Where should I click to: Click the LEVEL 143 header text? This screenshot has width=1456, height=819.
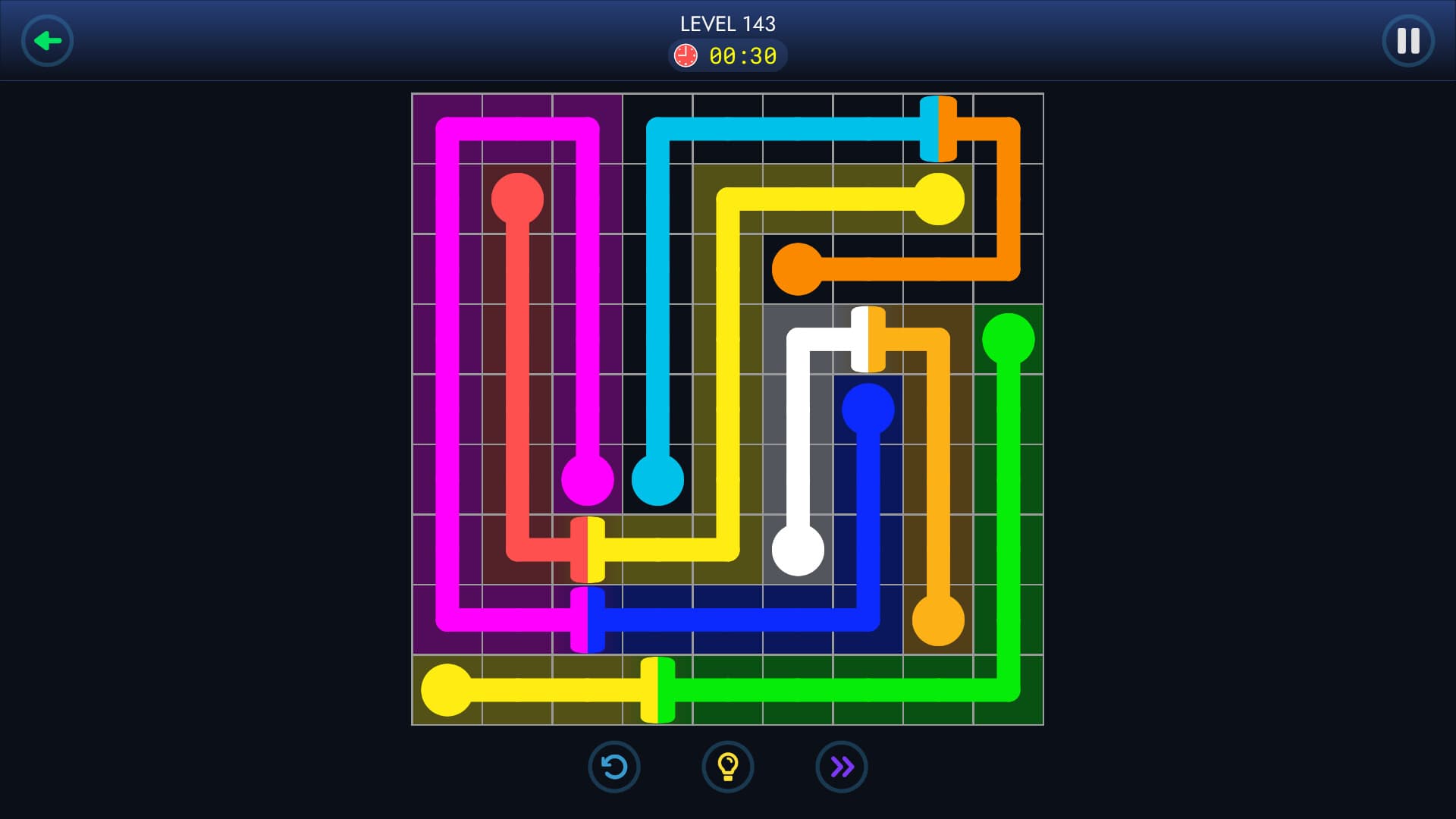[727, 24]
